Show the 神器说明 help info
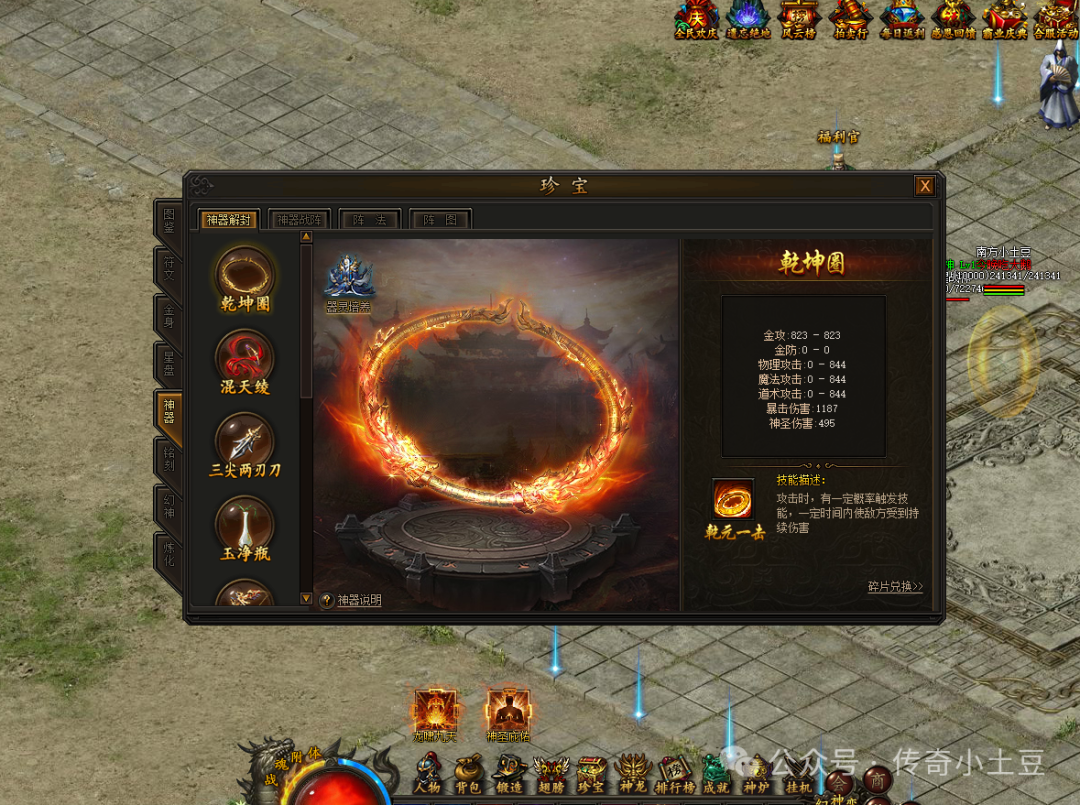This screenshot has height=805, width=1080. [x=351, y=600]
